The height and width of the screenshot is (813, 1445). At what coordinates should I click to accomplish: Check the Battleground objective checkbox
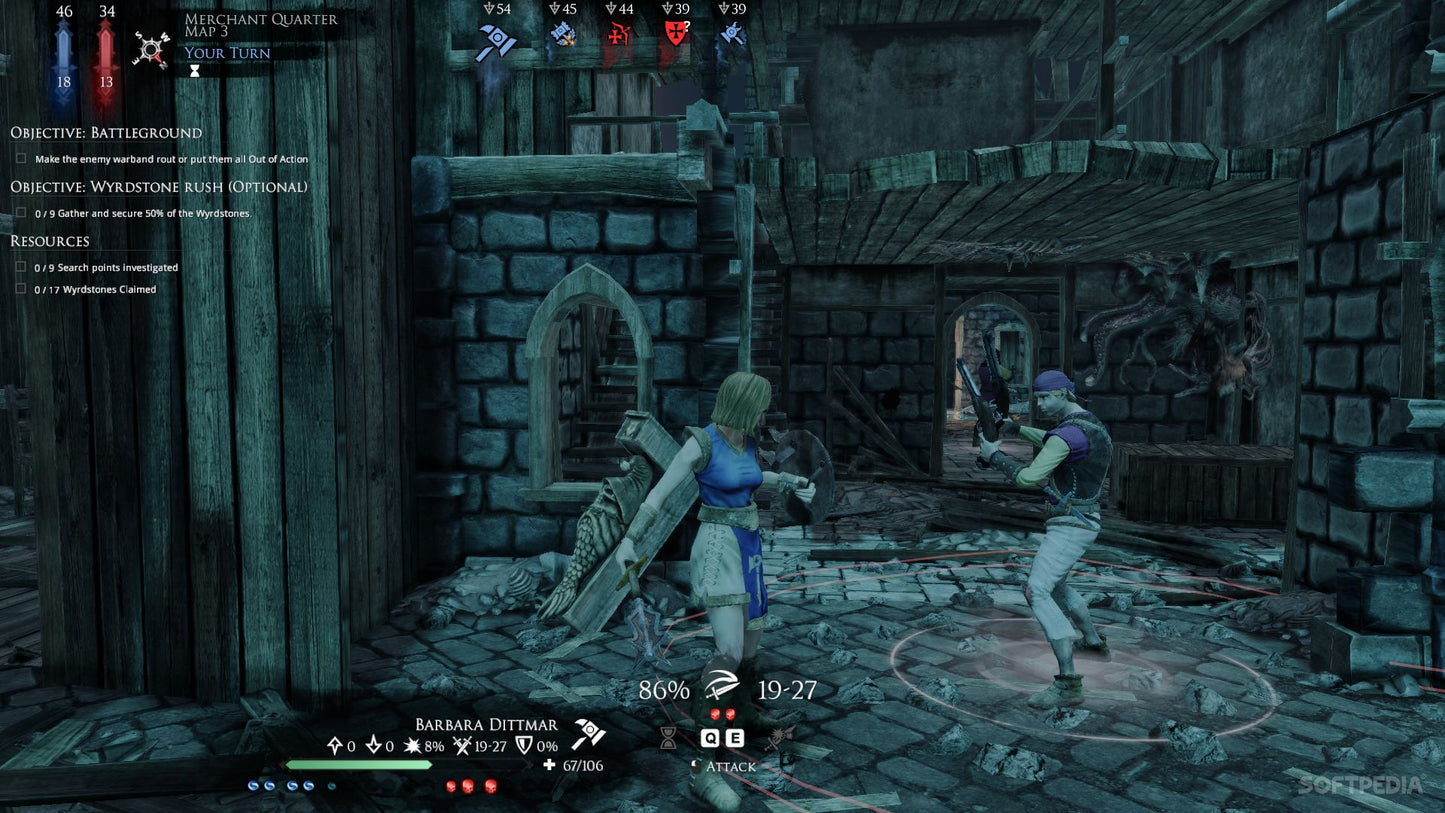click(x=21, y=158)
